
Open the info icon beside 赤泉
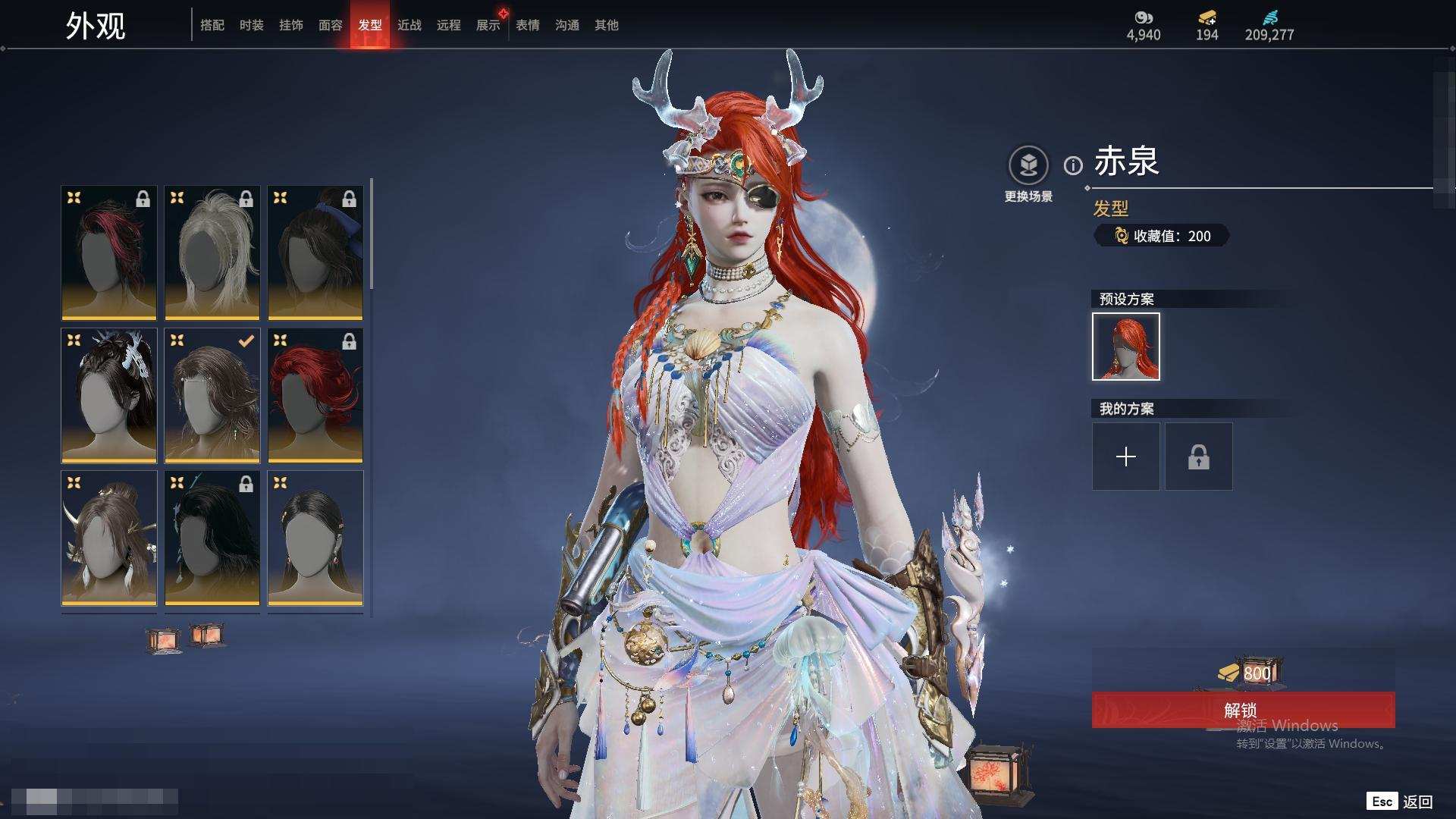point(1073,165)
